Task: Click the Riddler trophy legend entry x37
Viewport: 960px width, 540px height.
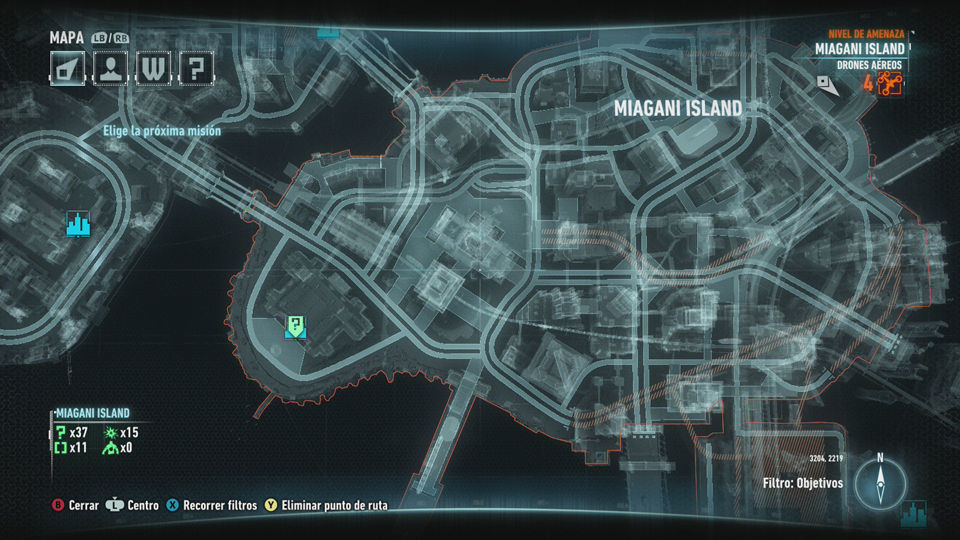Action: coord(73,432)
